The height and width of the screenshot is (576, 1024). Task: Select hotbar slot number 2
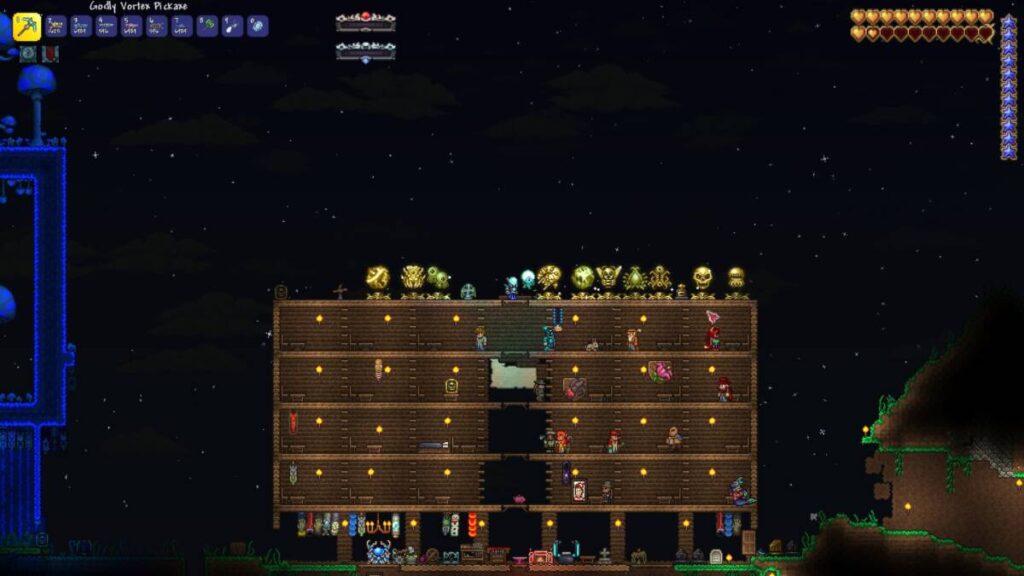(x=56, y=26)
